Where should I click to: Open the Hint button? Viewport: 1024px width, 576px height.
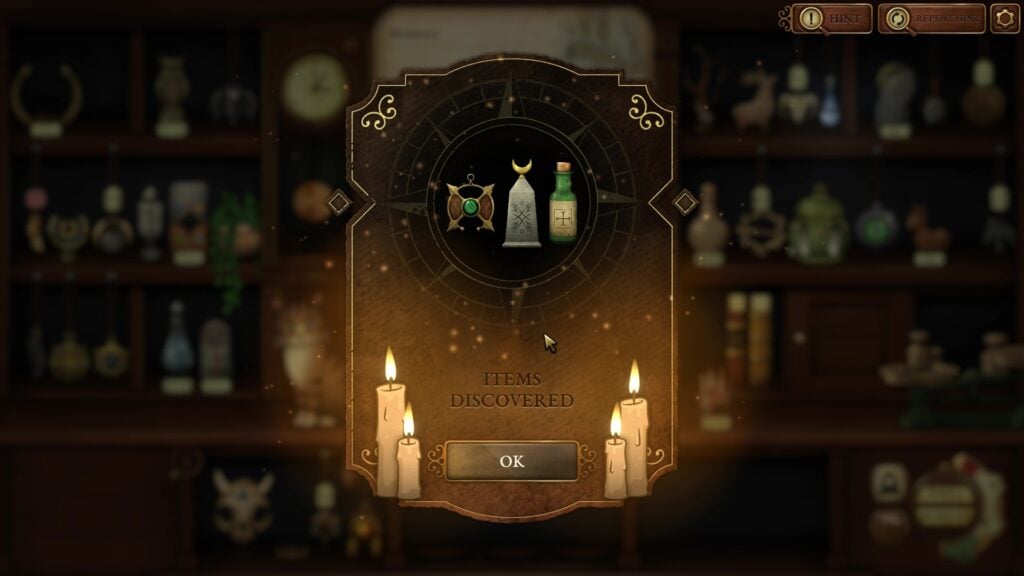[832, 18]
